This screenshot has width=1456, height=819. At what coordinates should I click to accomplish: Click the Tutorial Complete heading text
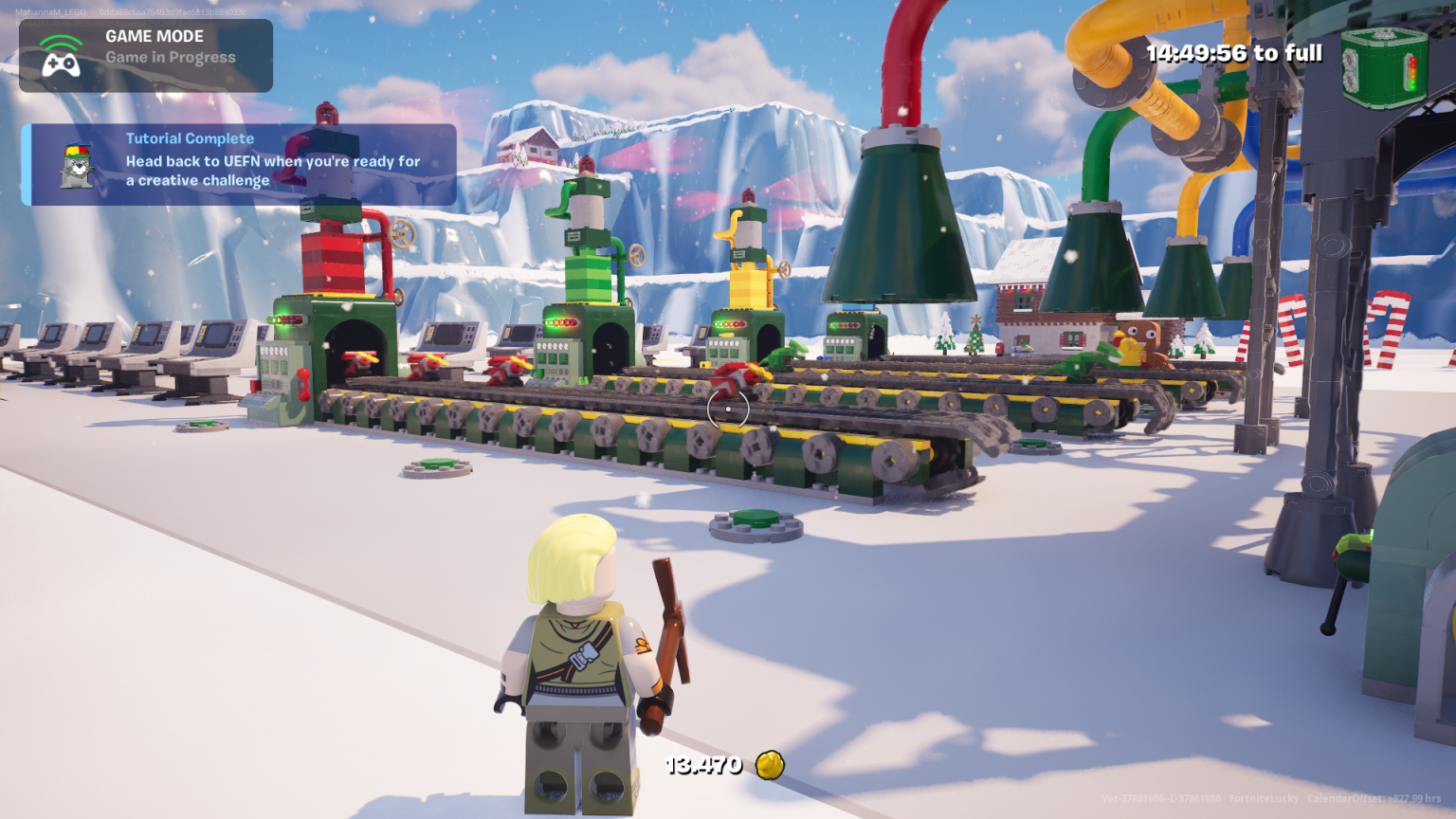pyautogui.click(x=189, y=138)
